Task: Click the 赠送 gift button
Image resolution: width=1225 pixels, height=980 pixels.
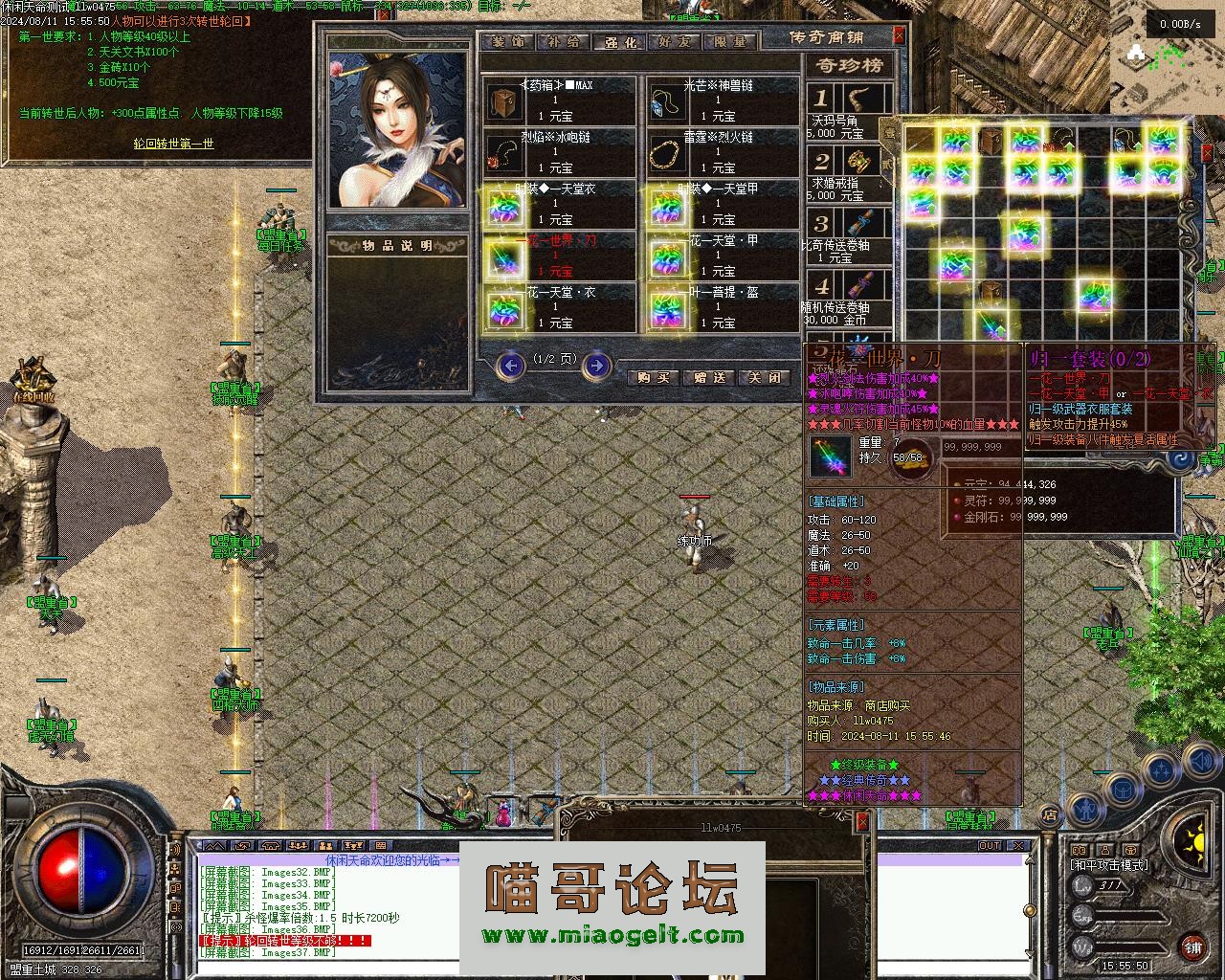Action: point(710,377)
